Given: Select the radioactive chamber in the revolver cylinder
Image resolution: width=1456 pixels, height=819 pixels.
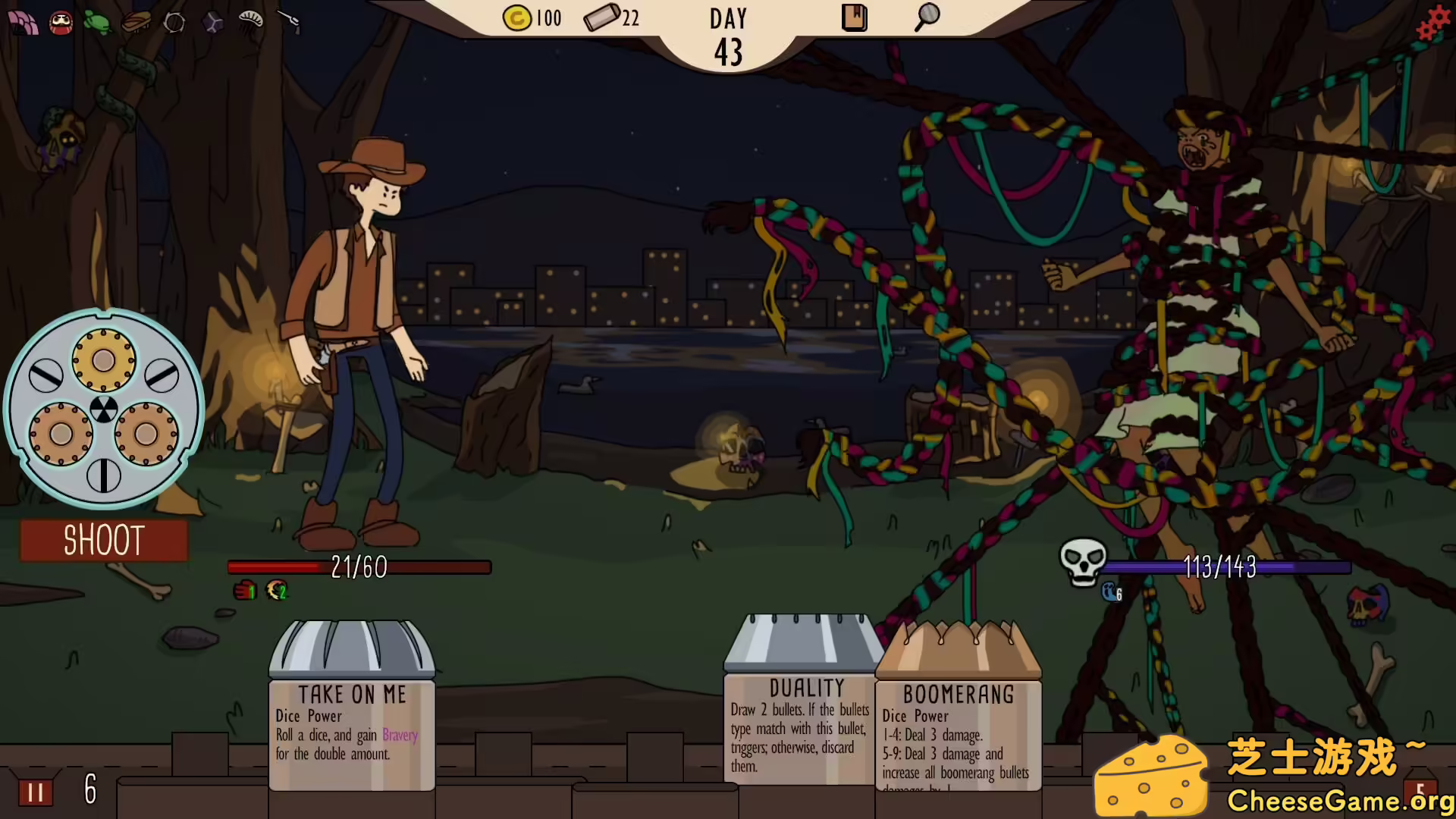Looking at the screenshot, I should tap(104, 409).
